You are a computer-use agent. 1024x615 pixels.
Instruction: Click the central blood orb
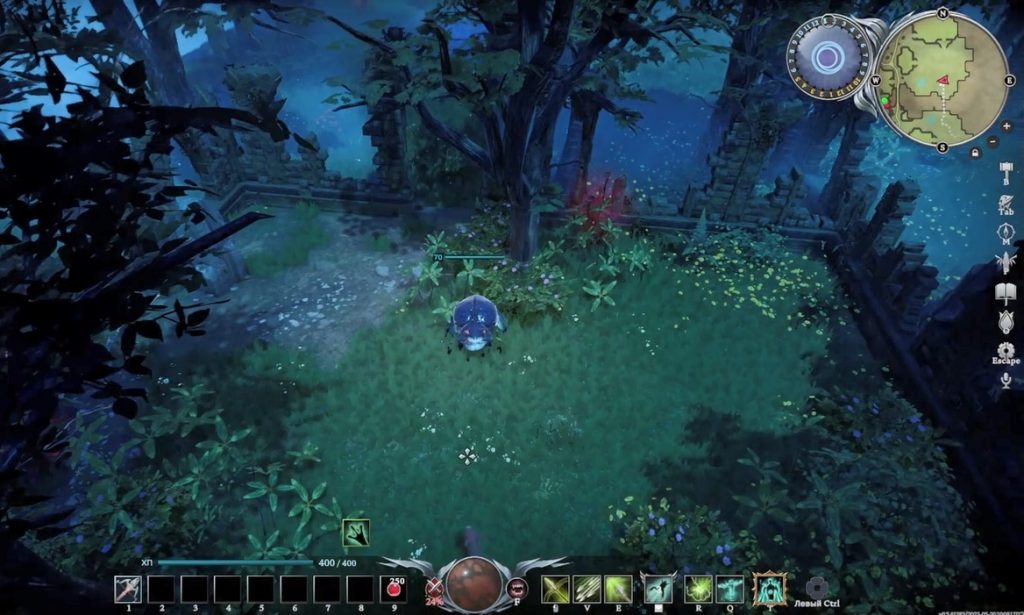tap(474, 584)
